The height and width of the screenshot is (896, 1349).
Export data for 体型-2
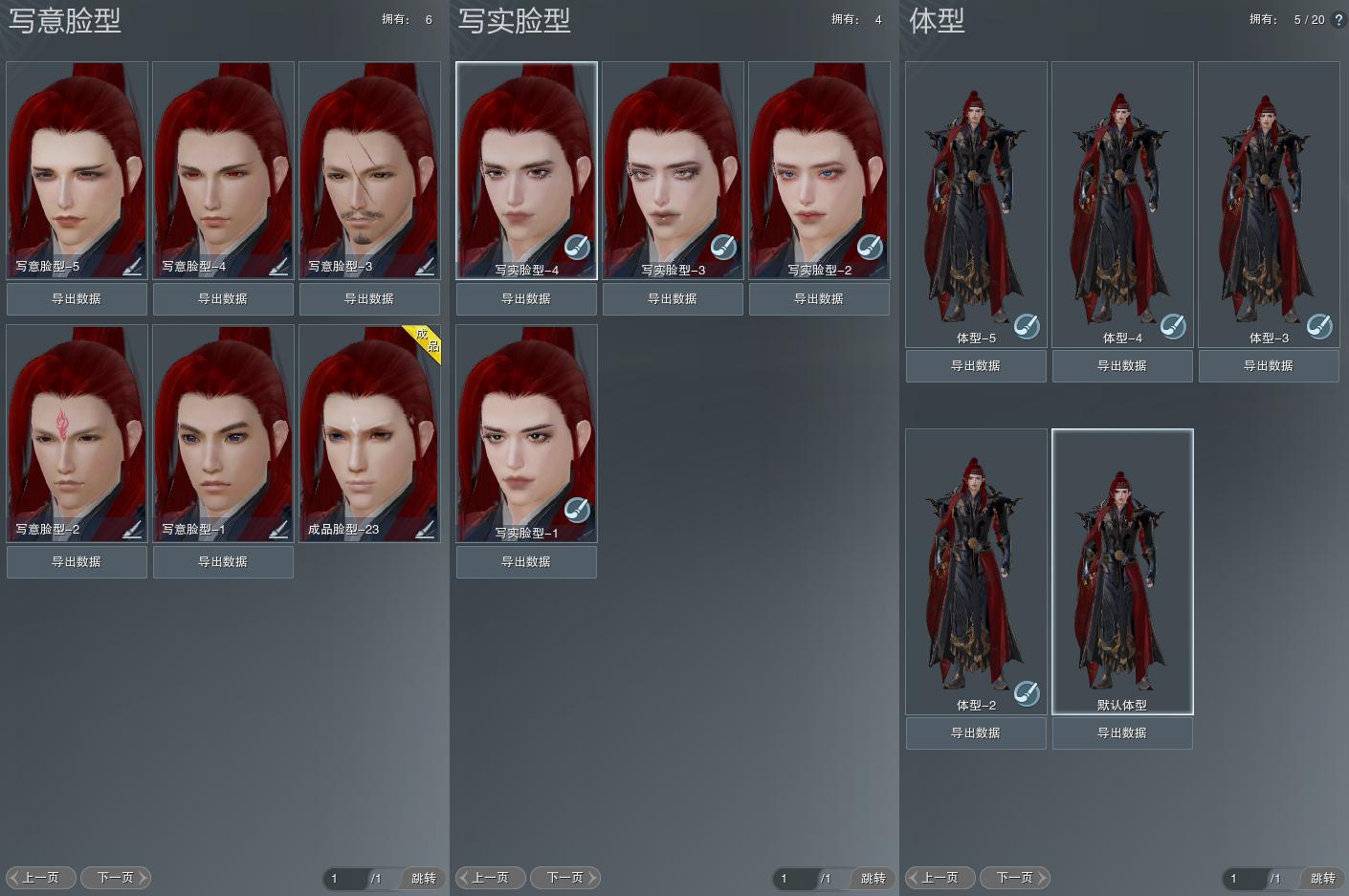976,733
